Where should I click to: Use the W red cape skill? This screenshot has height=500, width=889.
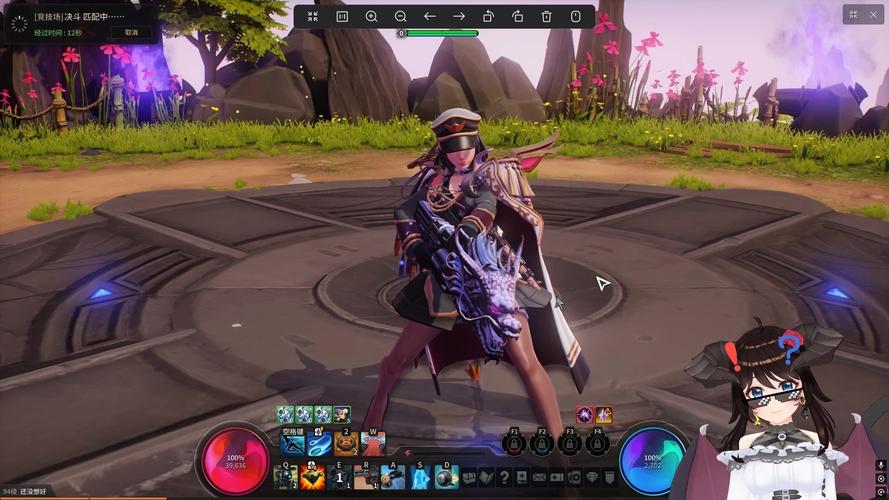(373, 442)
